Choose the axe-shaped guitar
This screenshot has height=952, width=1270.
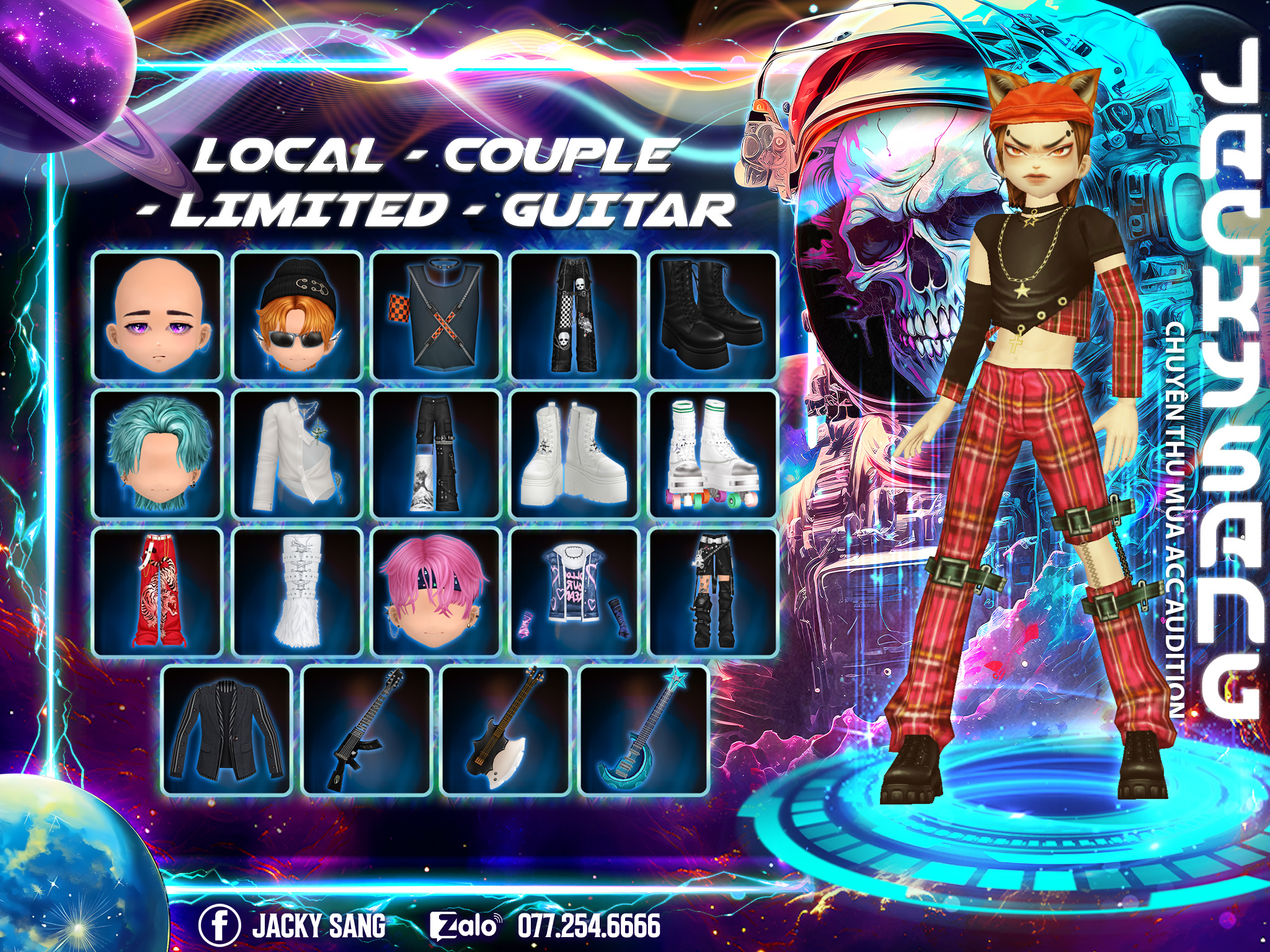505,731
